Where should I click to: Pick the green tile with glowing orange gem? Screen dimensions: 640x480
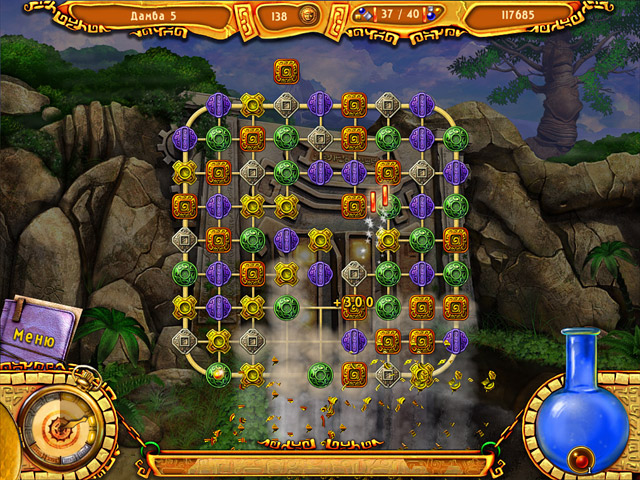tap(218, 373)
